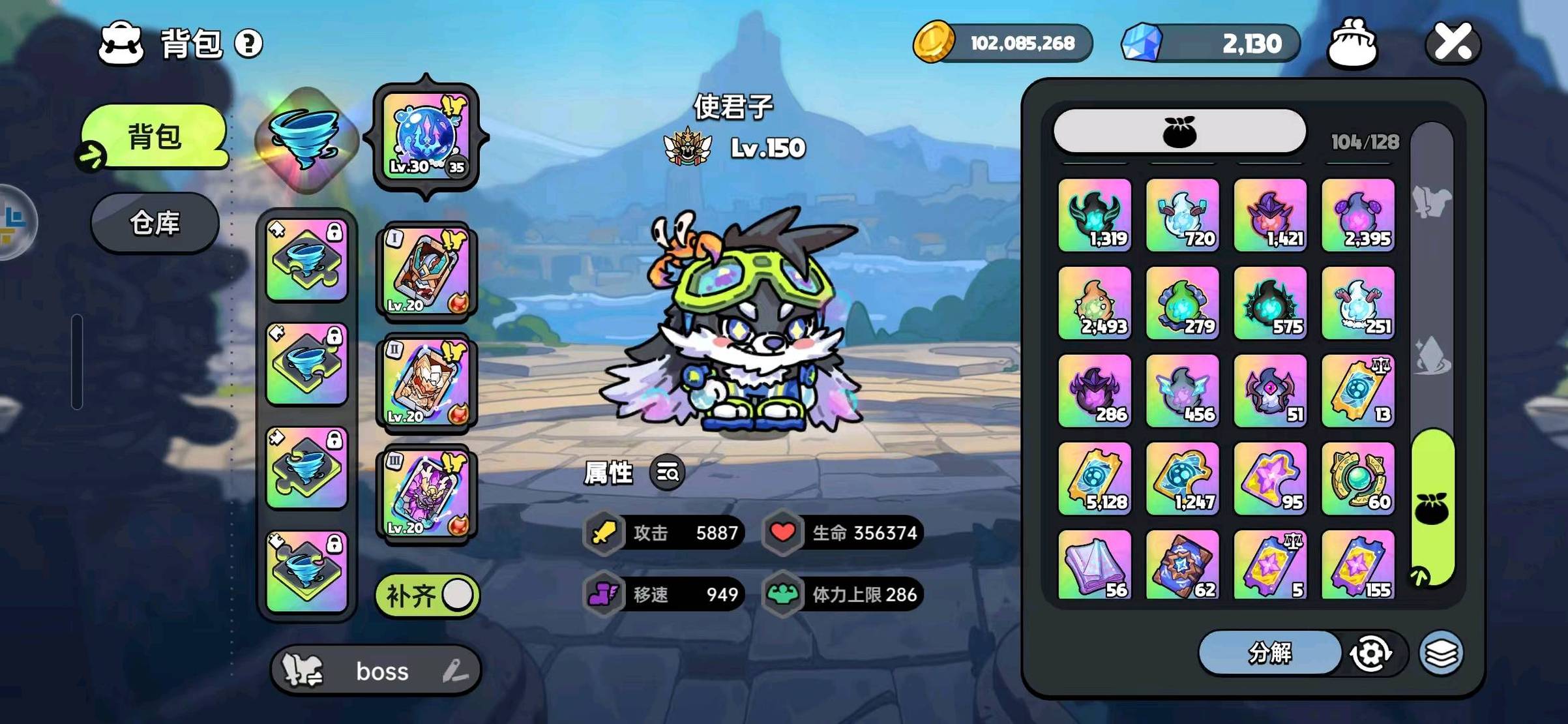Select the rainbow tornado skill icon
Viewport: 1568px width, 724px height.
point(306,139)
